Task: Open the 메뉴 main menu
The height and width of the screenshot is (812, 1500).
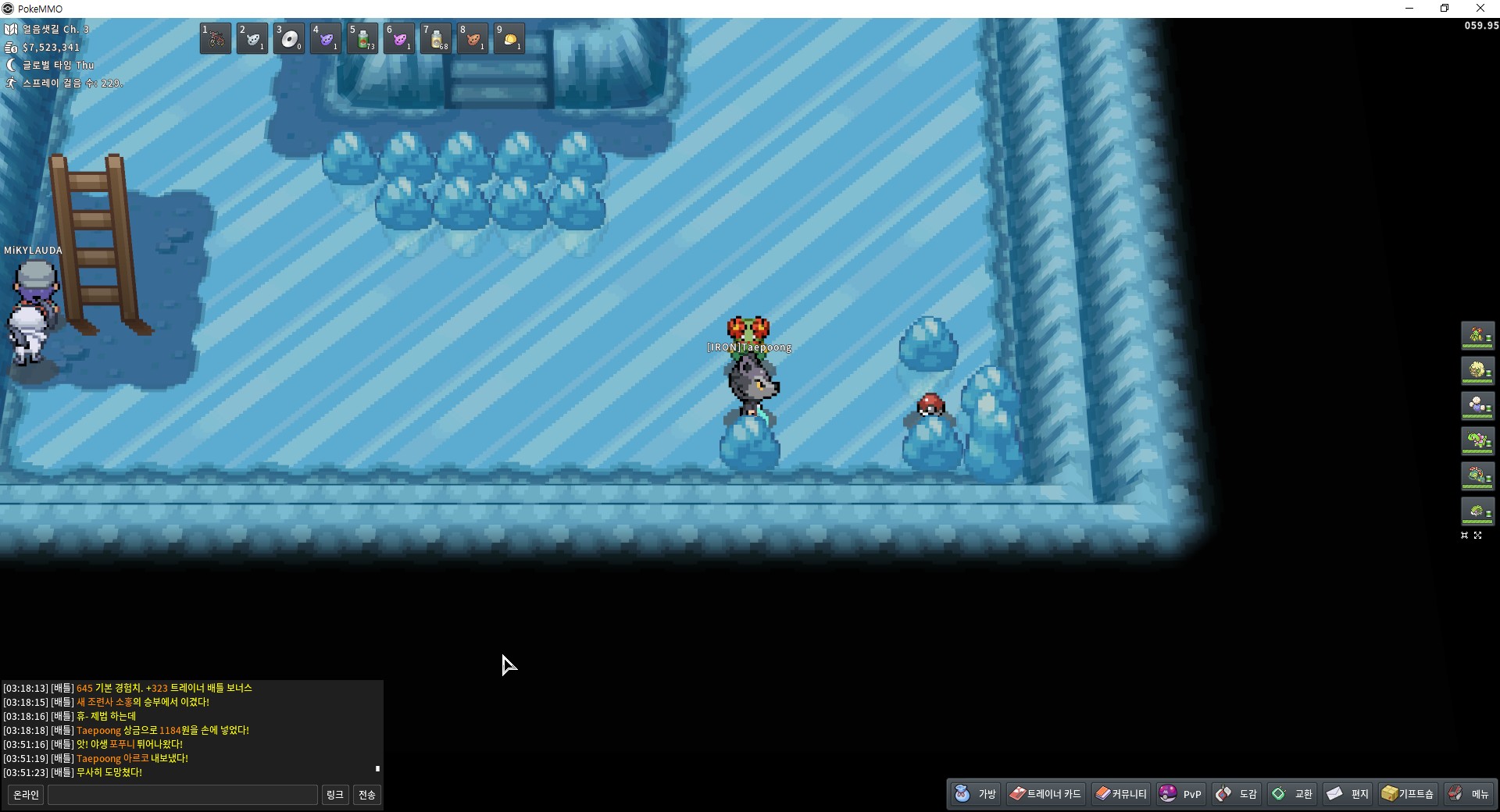Action: [1469, 794]
